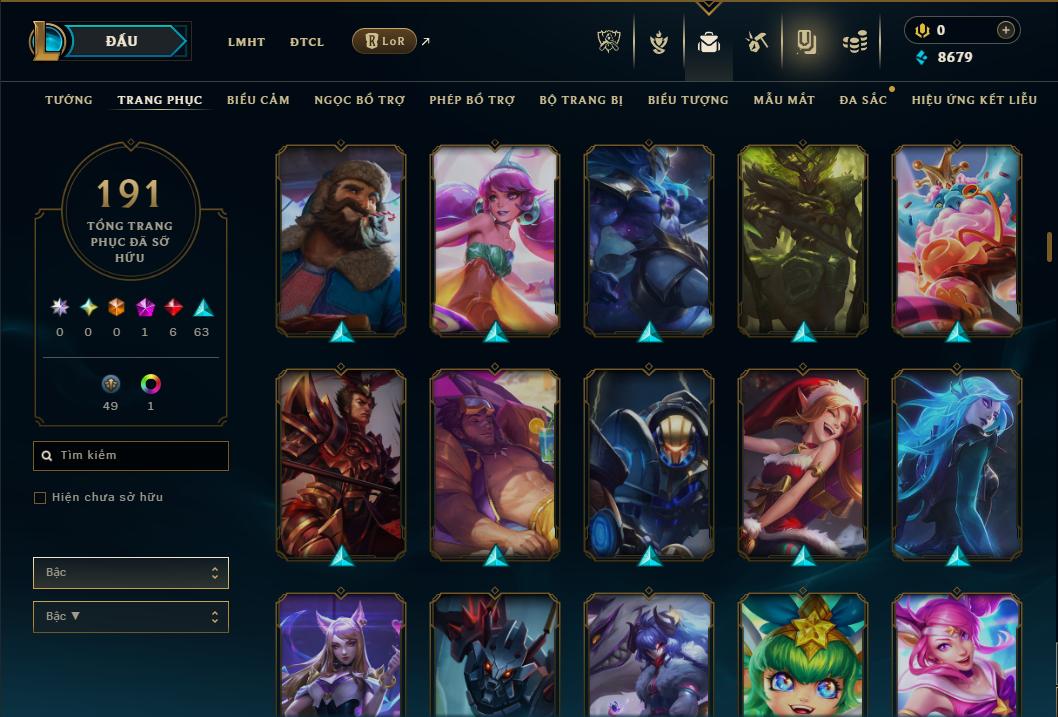Switch to the TƯỚNG tab
Screen dimensions: 1058x717
point(69,100)
